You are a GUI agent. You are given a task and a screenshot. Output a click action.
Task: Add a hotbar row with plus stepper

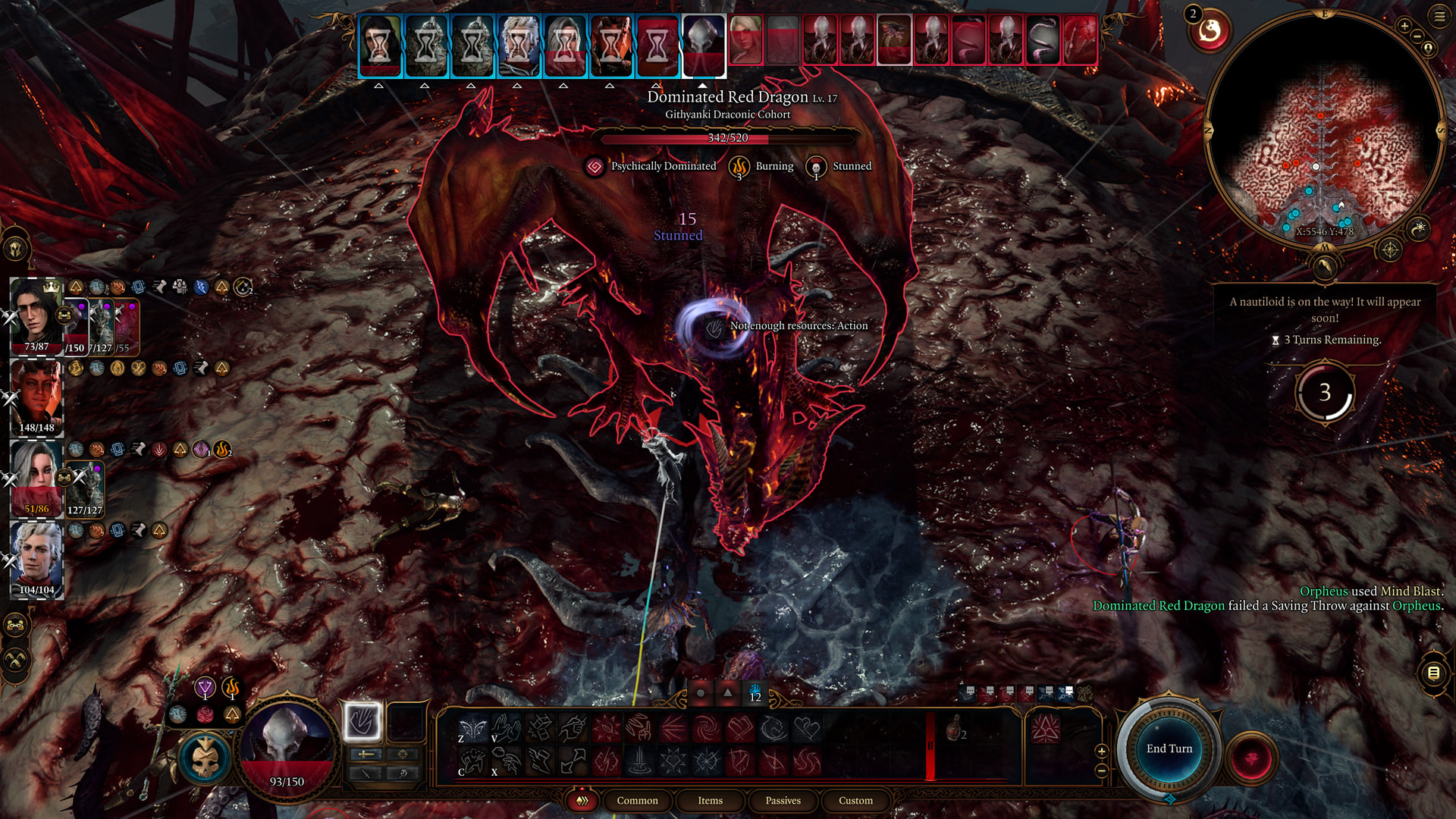1102,751
